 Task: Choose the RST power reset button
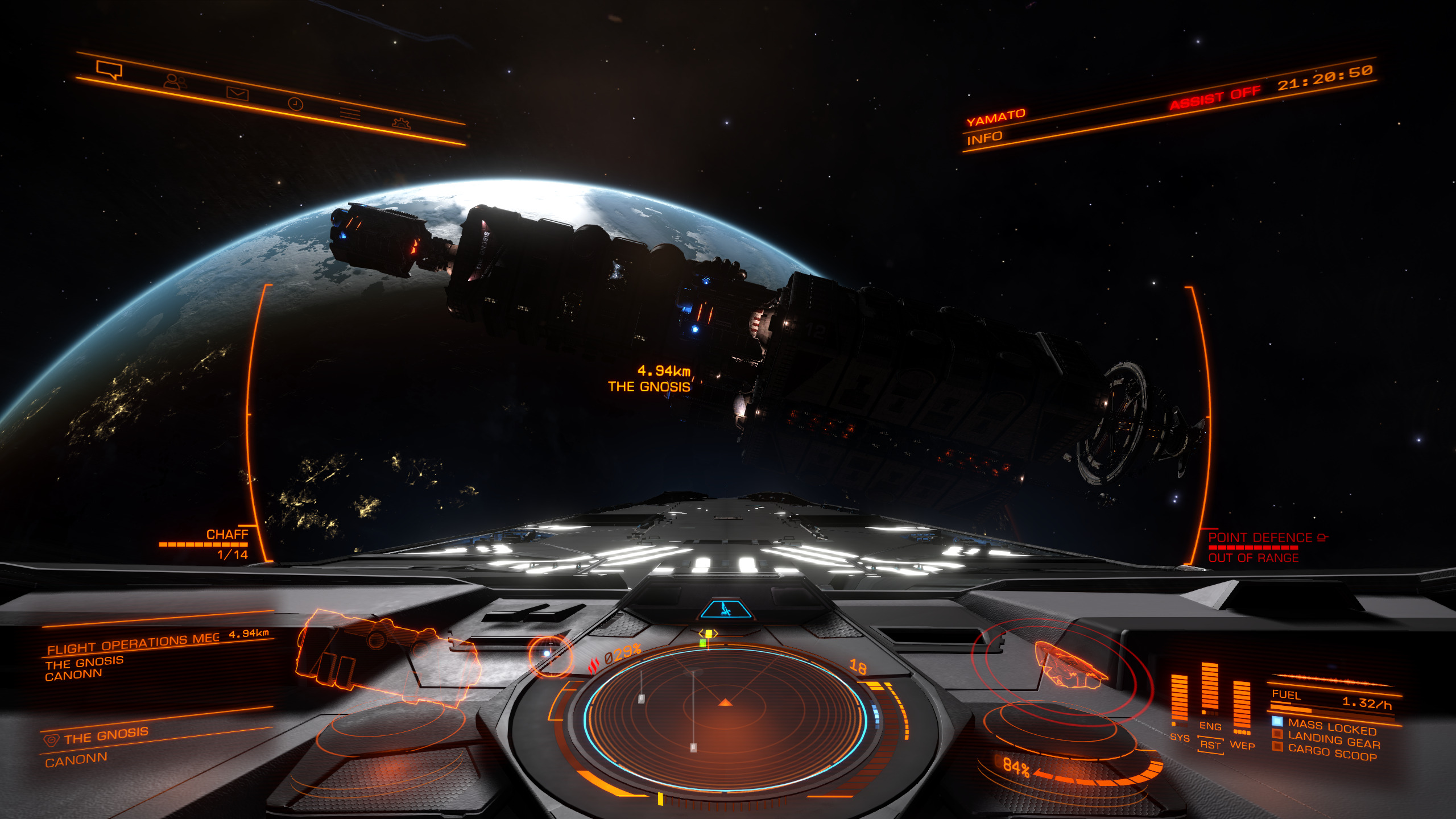pos(1210,745)
